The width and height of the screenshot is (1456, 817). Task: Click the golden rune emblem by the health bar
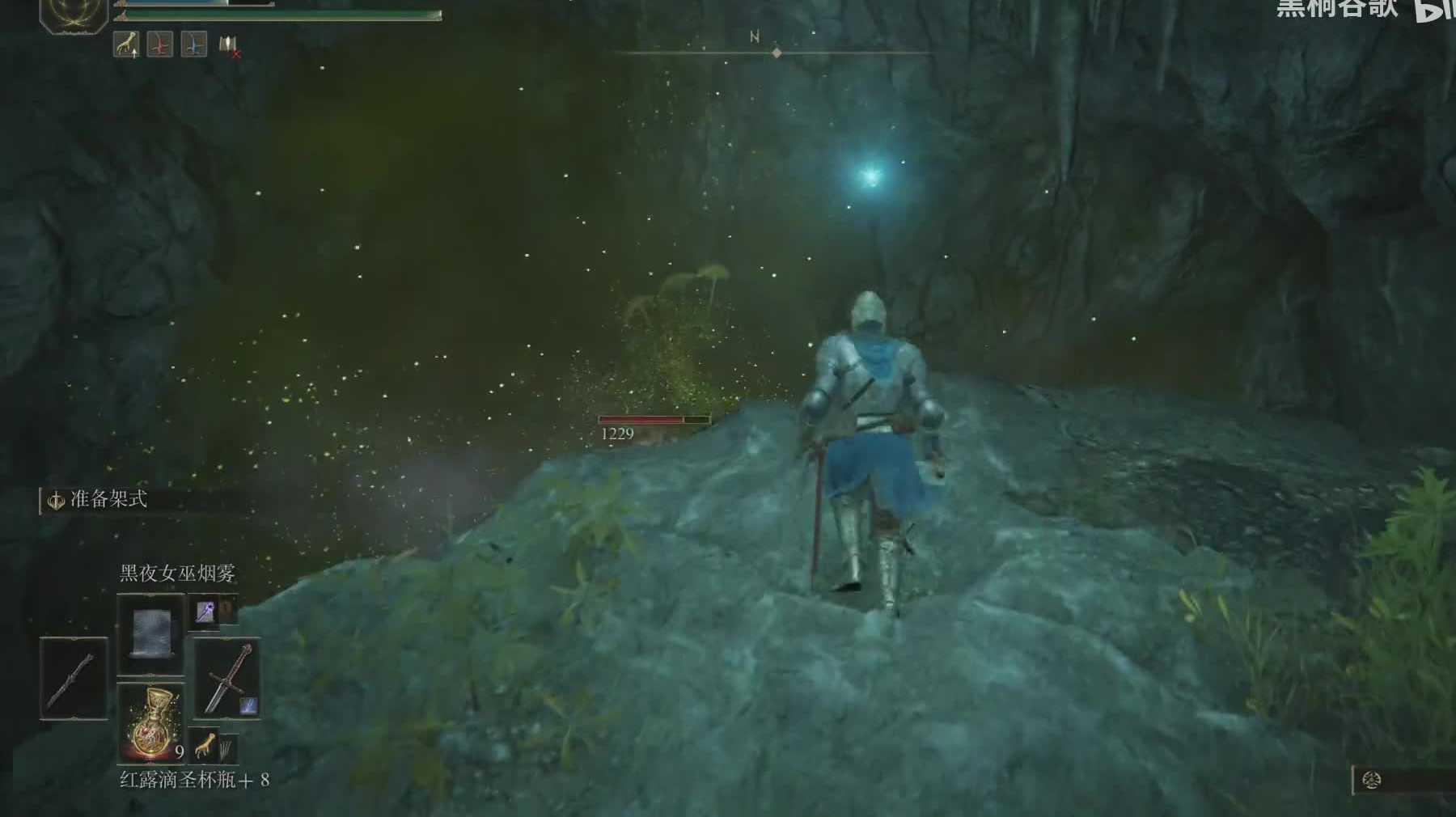coord(73,15)
